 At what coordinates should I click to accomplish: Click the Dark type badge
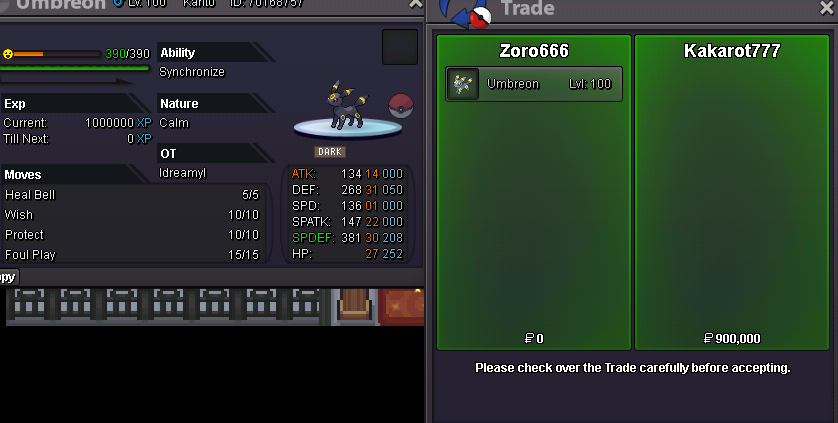(330, 152)
